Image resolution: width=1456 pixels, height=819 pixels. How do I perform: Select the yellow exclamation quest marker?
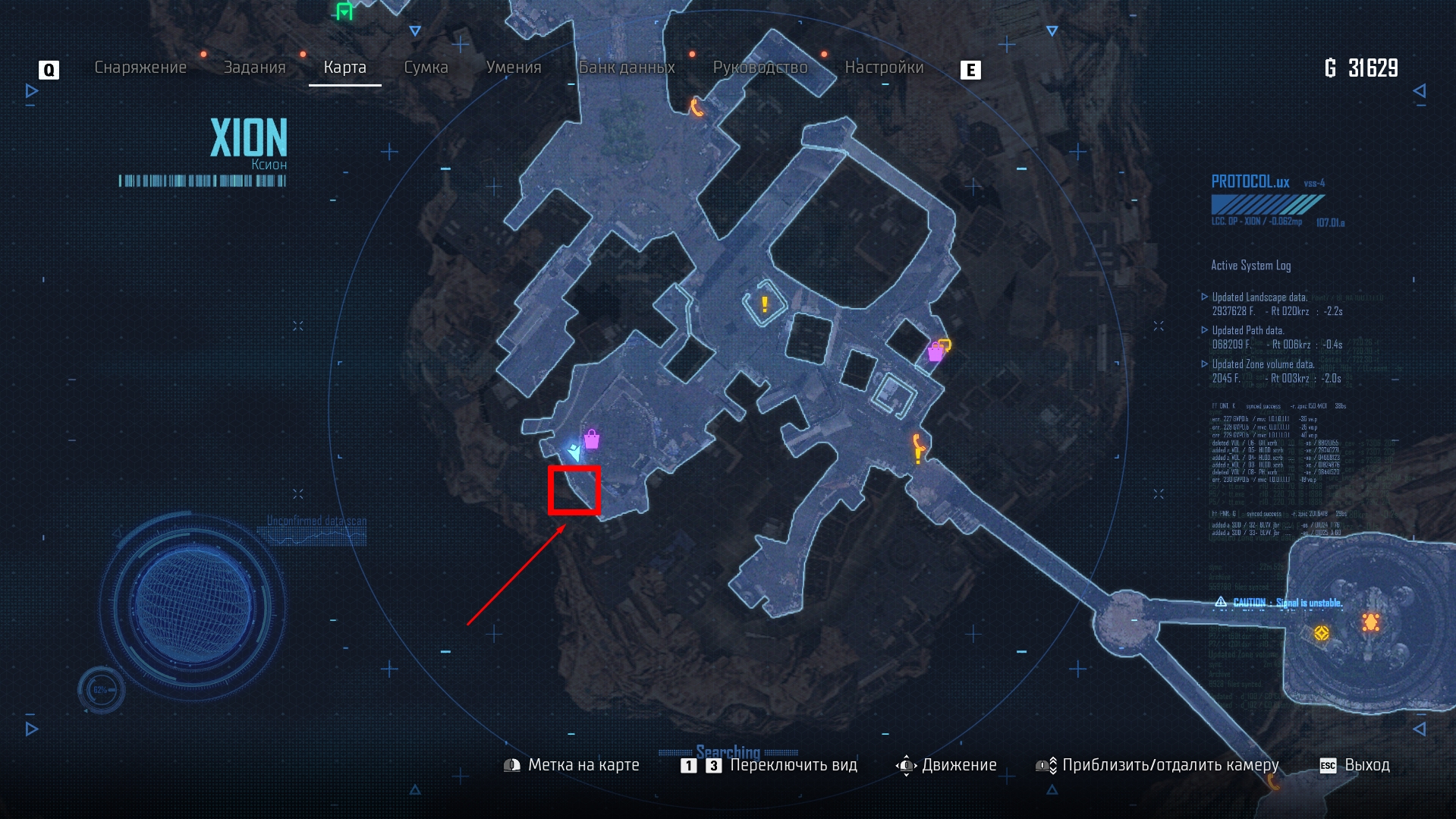764,305
